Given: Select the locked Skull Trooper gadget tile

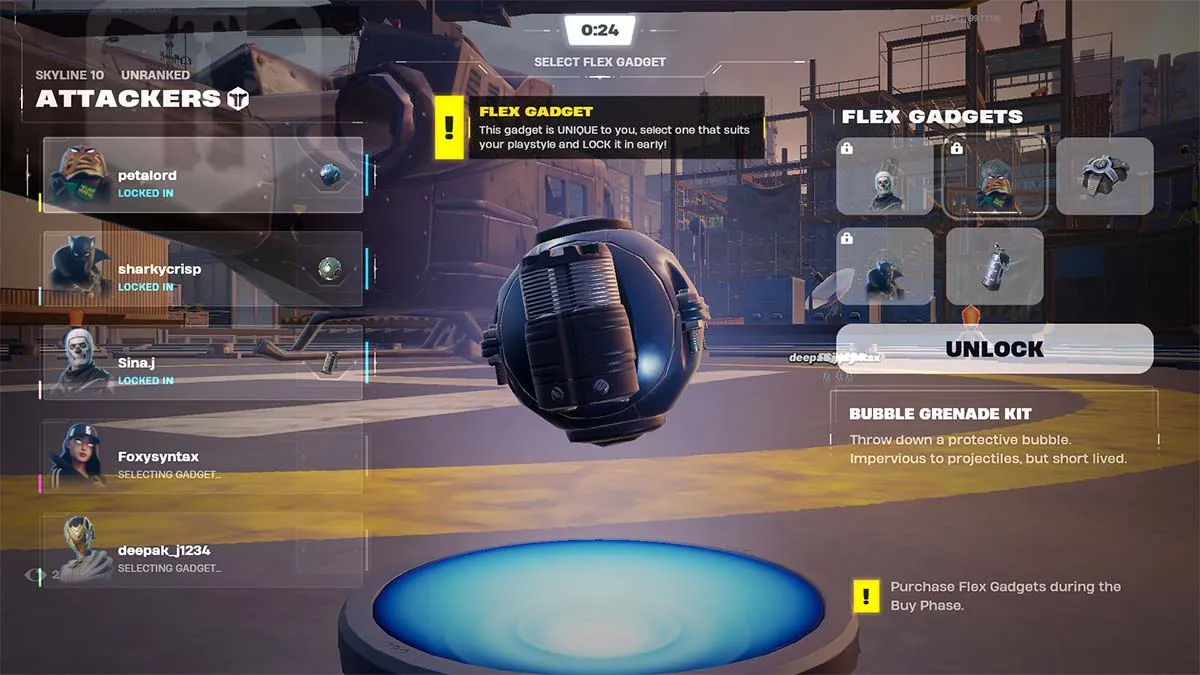Looking at the screenshot, I should tap(885, 176).
